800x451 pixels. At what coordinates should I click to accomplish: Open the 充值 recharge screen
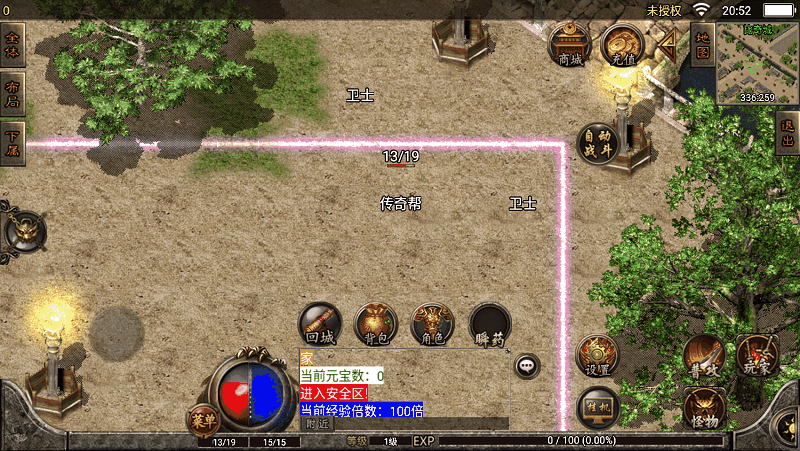pyautogui.click(x=622, y=44)
